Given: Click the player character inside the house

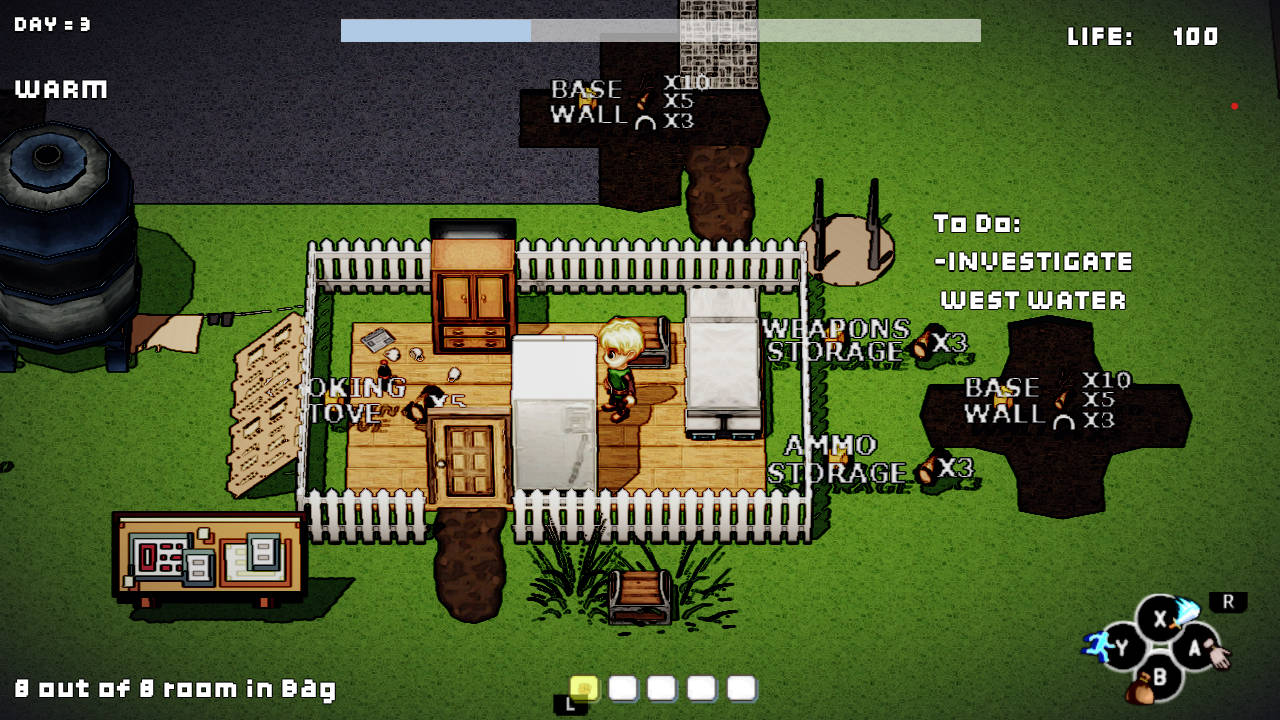Looking at the screenshot, I should [x=622, y=370].
